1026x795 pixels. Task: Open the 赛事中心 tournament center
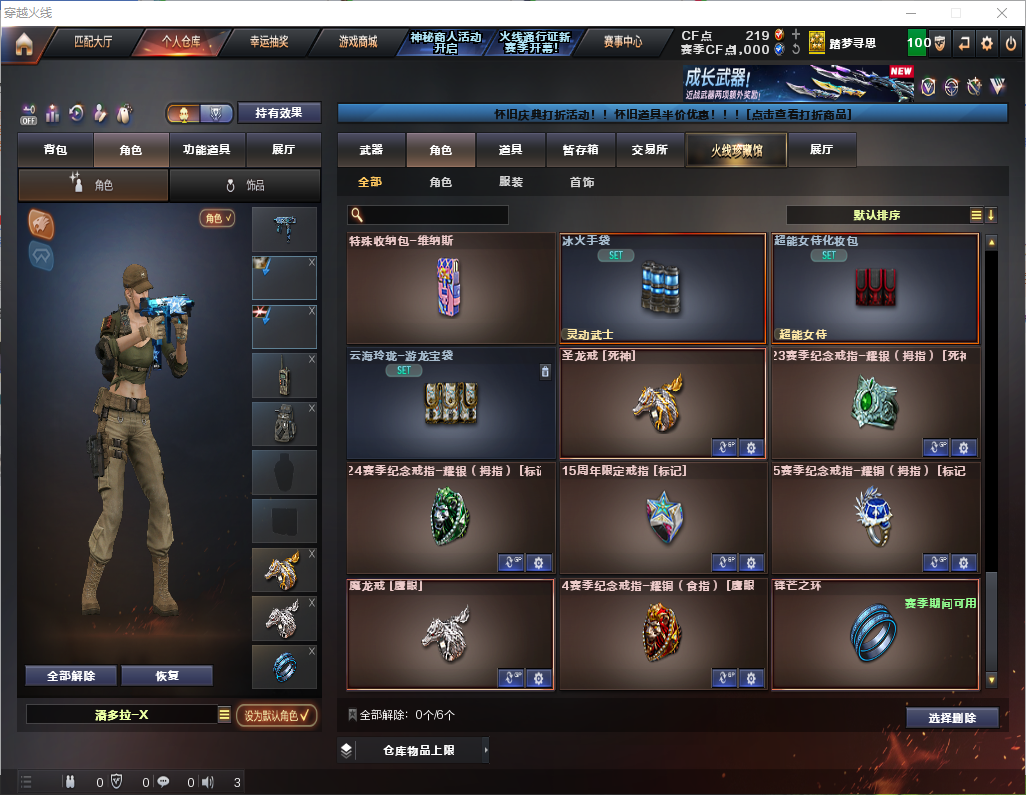coord(622,42)
